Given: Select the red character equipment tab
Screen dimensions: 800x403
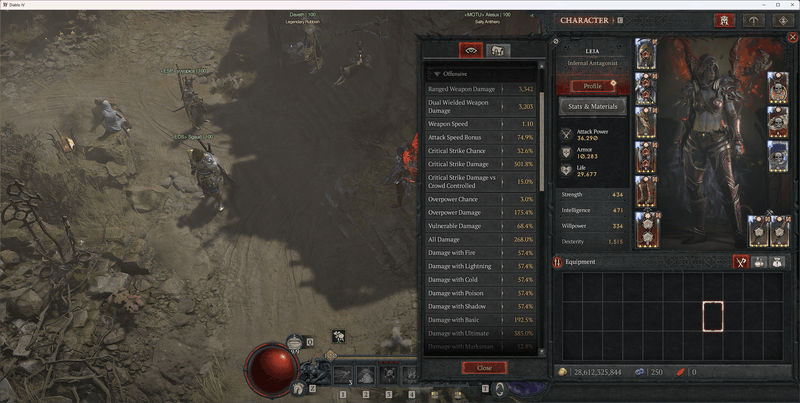Looking at the screenshot, I should [724, 20].
